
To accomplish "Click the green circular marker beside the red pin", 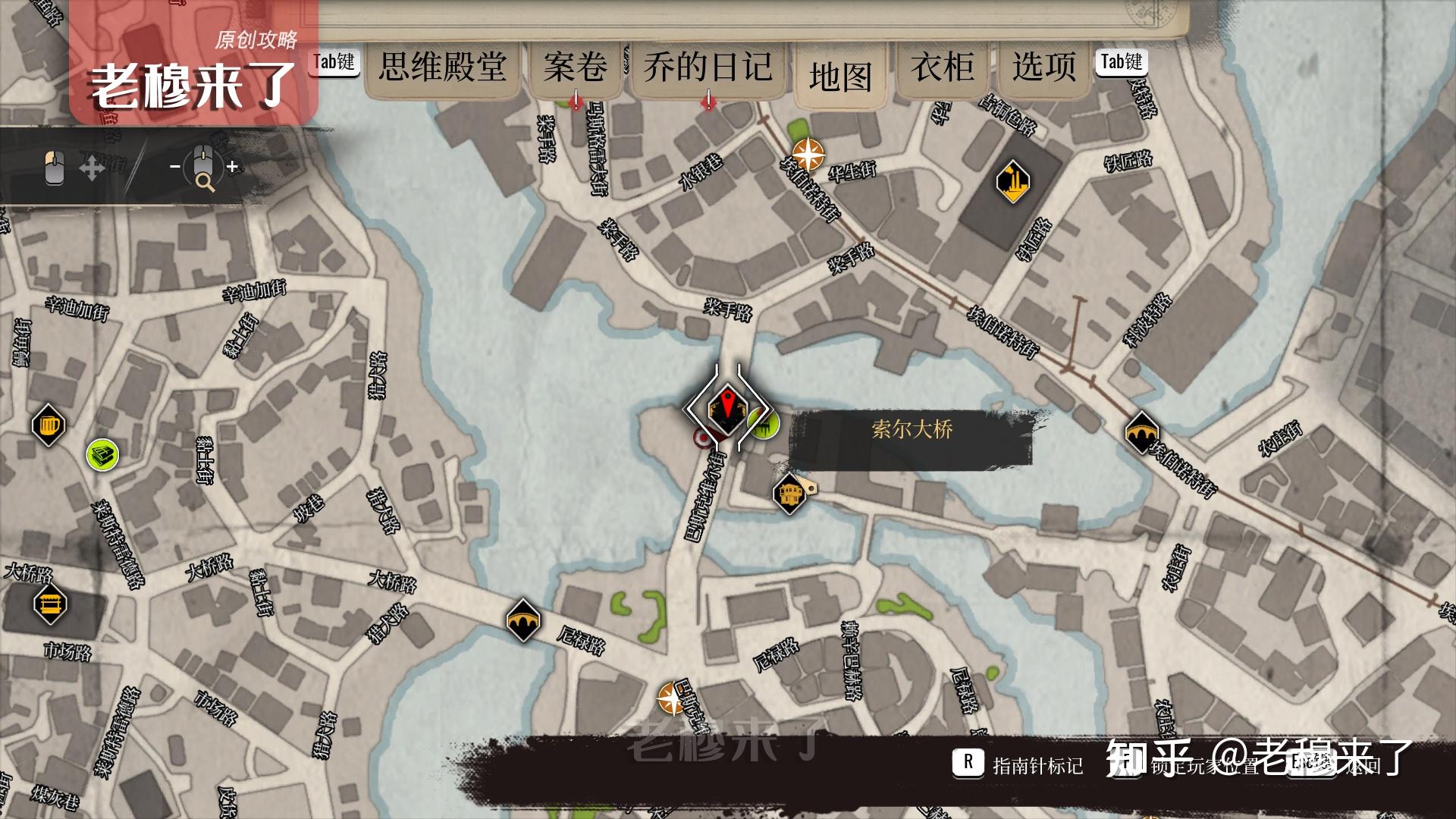I will tap(764, 422).
